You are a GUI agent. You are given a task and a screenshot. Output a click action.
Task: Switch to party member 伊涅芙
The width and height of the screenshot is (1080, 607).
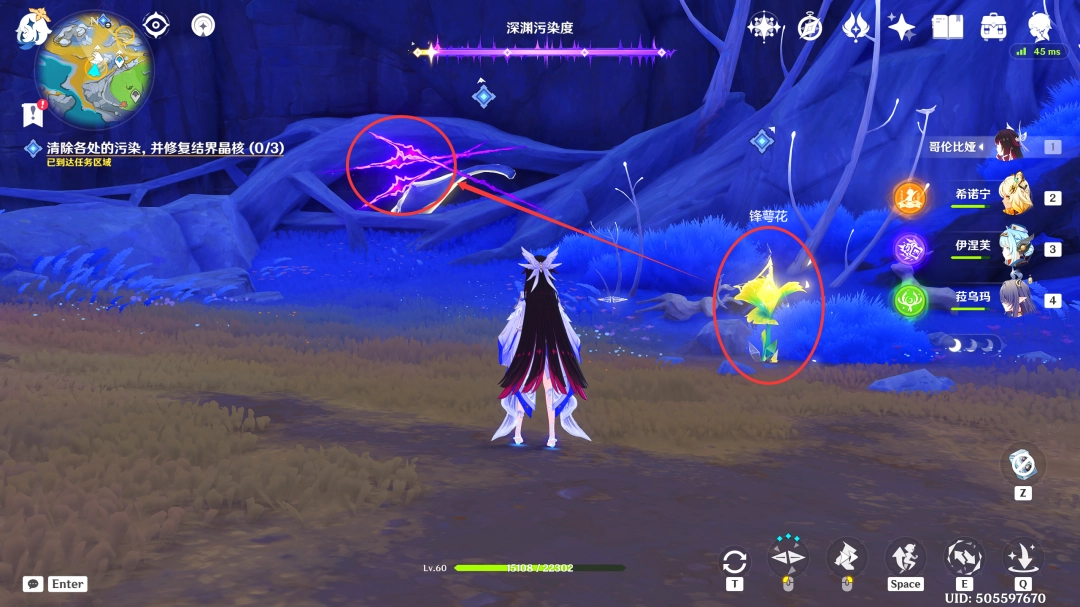(x=1013, y=247)
